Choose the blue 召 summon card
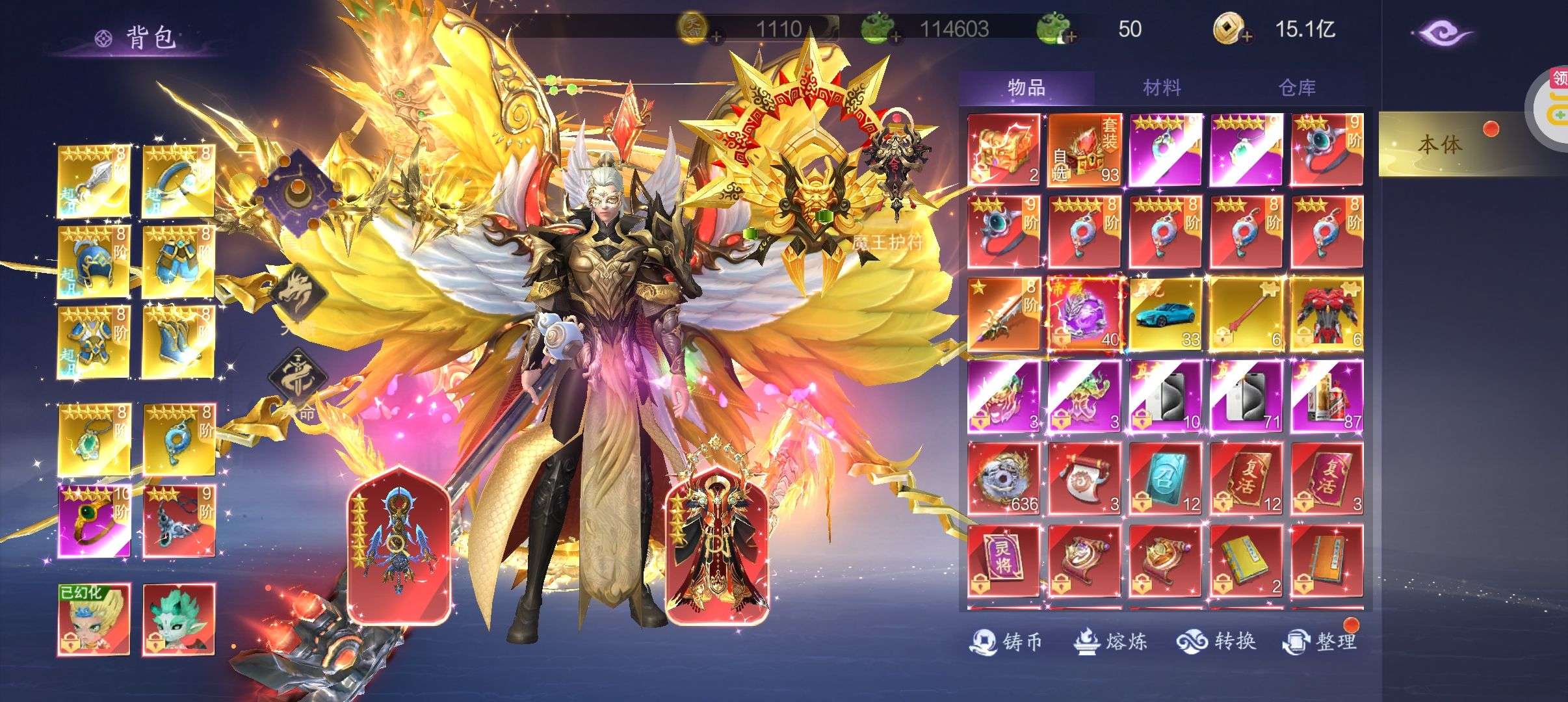The height and width of the screenshot is (702, 1568). [1164, 479]
